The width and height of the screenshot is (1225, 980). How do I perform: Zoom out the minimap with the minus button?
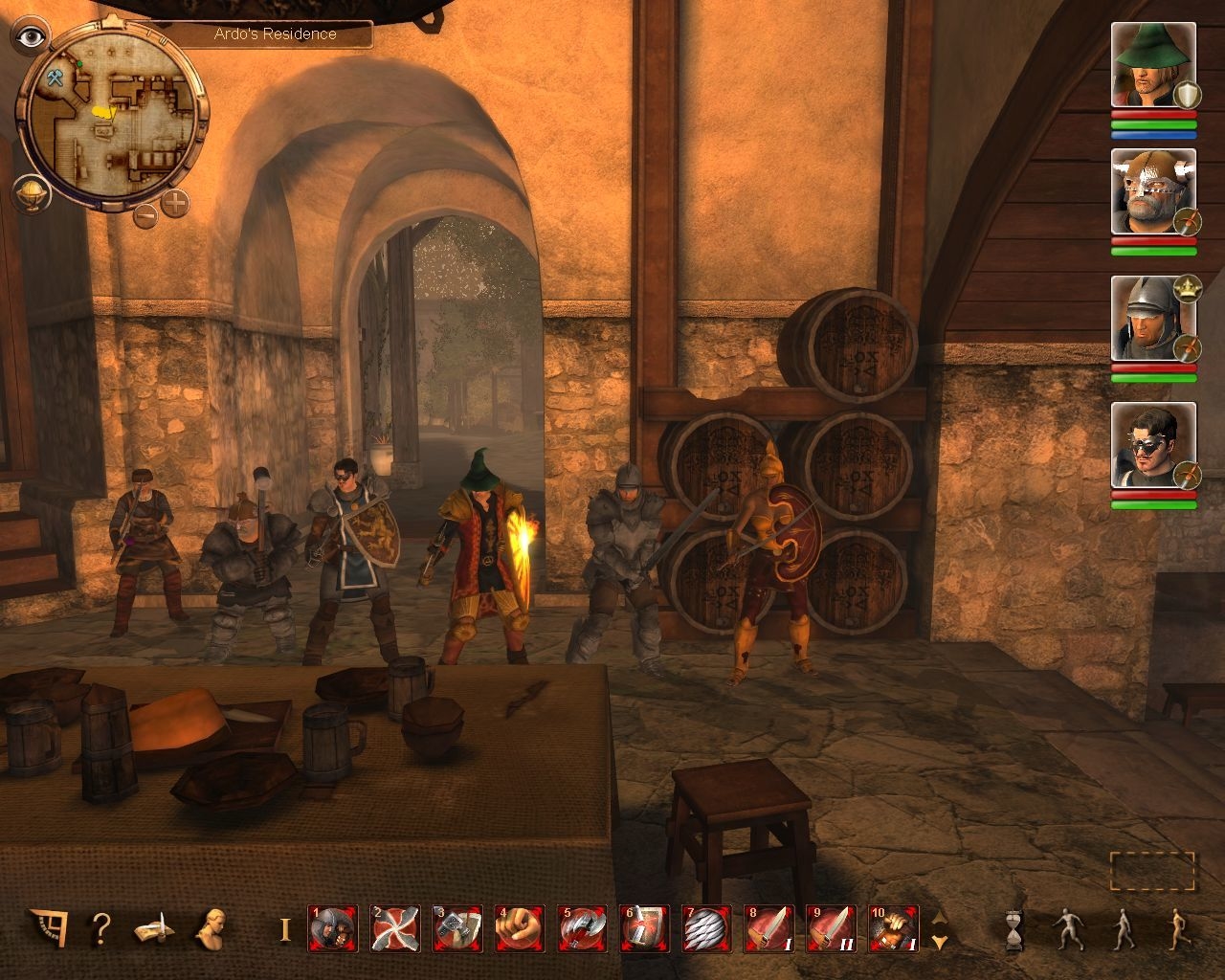click(145, 214)
